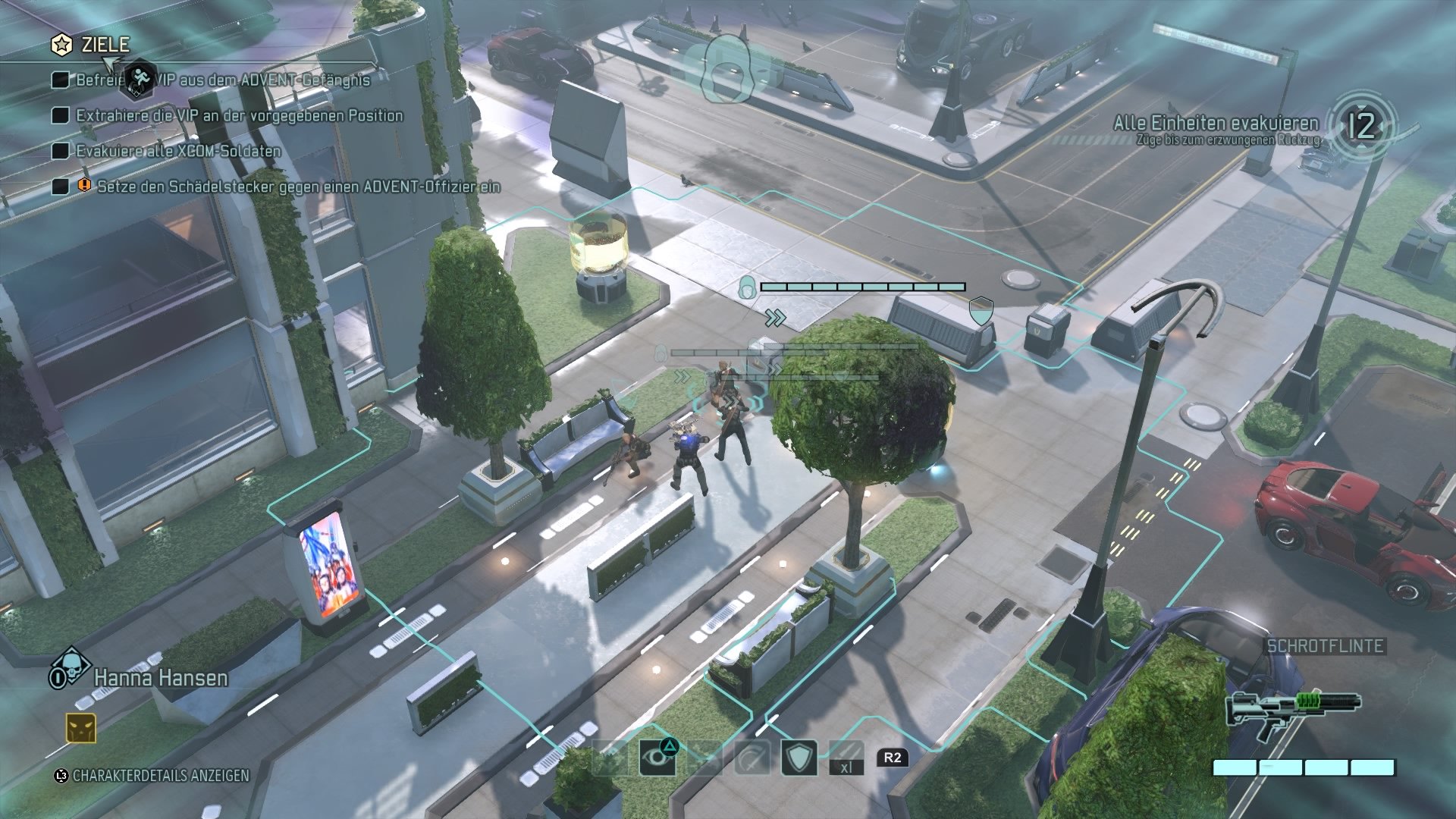Click the R2 ability cycle tab
Image resolution: width=1456 pixels, height=819 pixels.
click(x=892, y=758)
